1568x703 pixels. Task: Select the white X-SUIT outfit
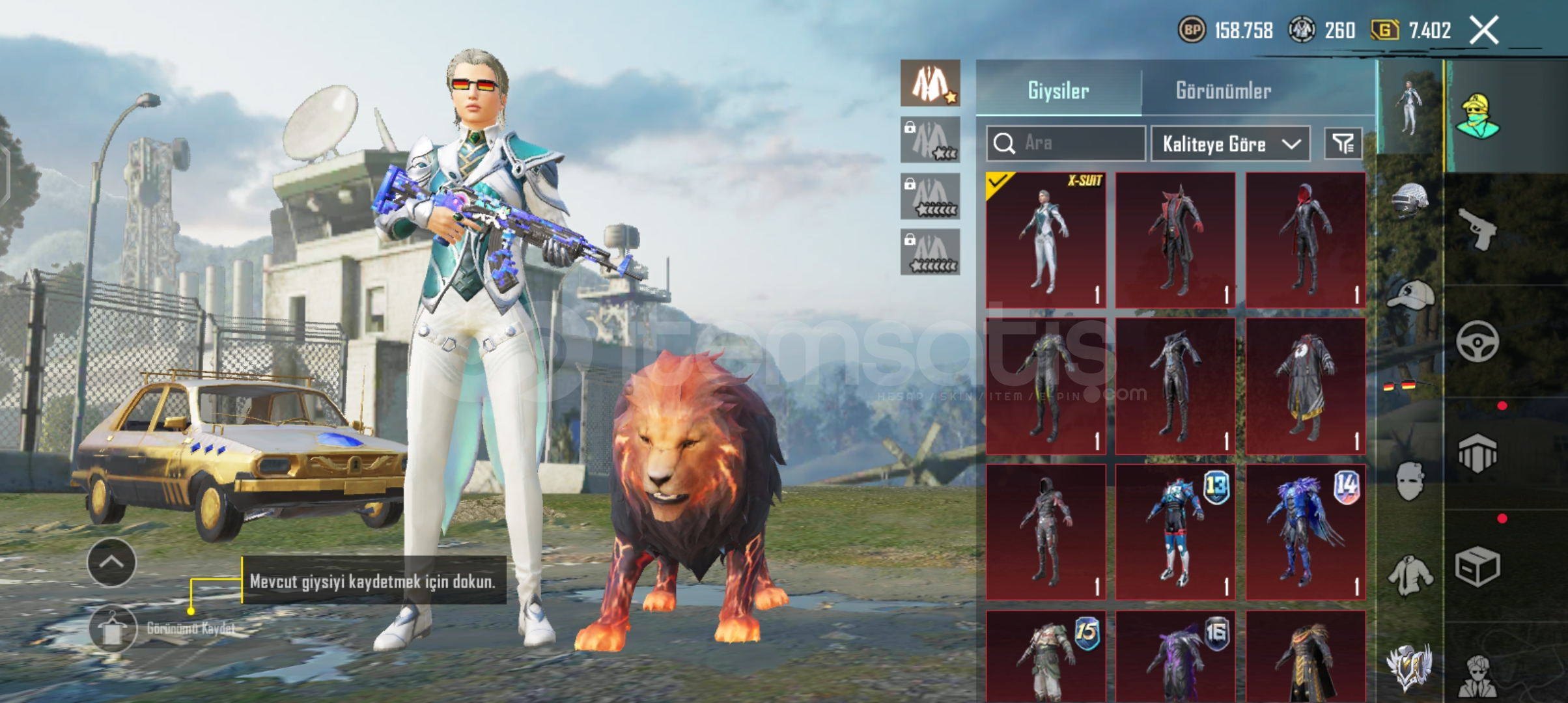click(x=1046, y=240)
